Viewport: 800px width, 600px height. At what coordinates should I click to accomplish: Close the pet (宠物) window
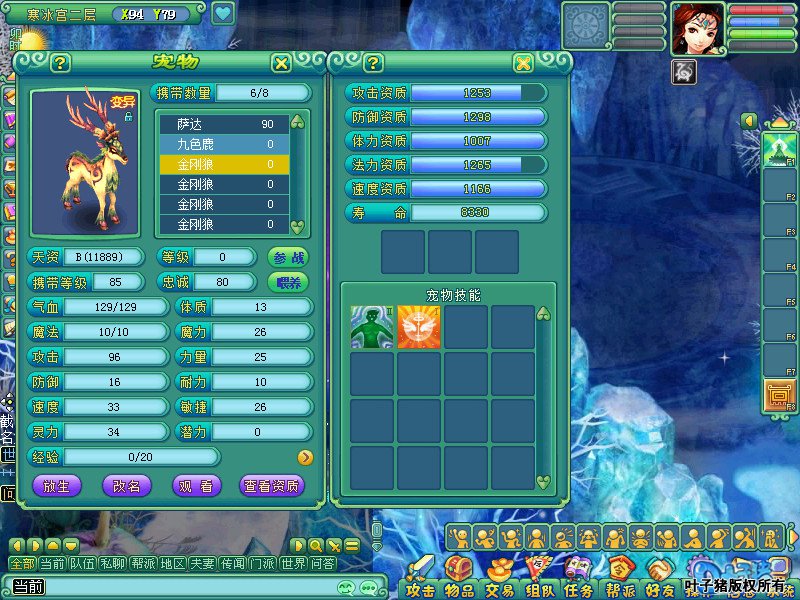[x=281, y=63]
